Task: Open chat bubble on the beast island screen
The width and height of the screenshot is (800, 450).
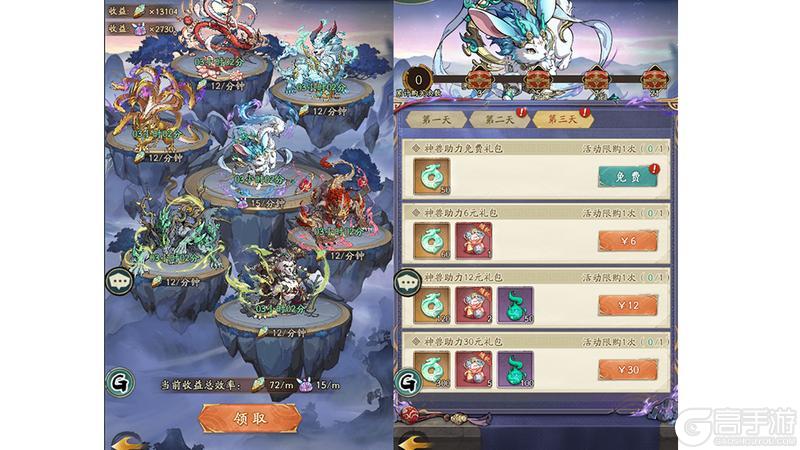Action: (118, 283)
